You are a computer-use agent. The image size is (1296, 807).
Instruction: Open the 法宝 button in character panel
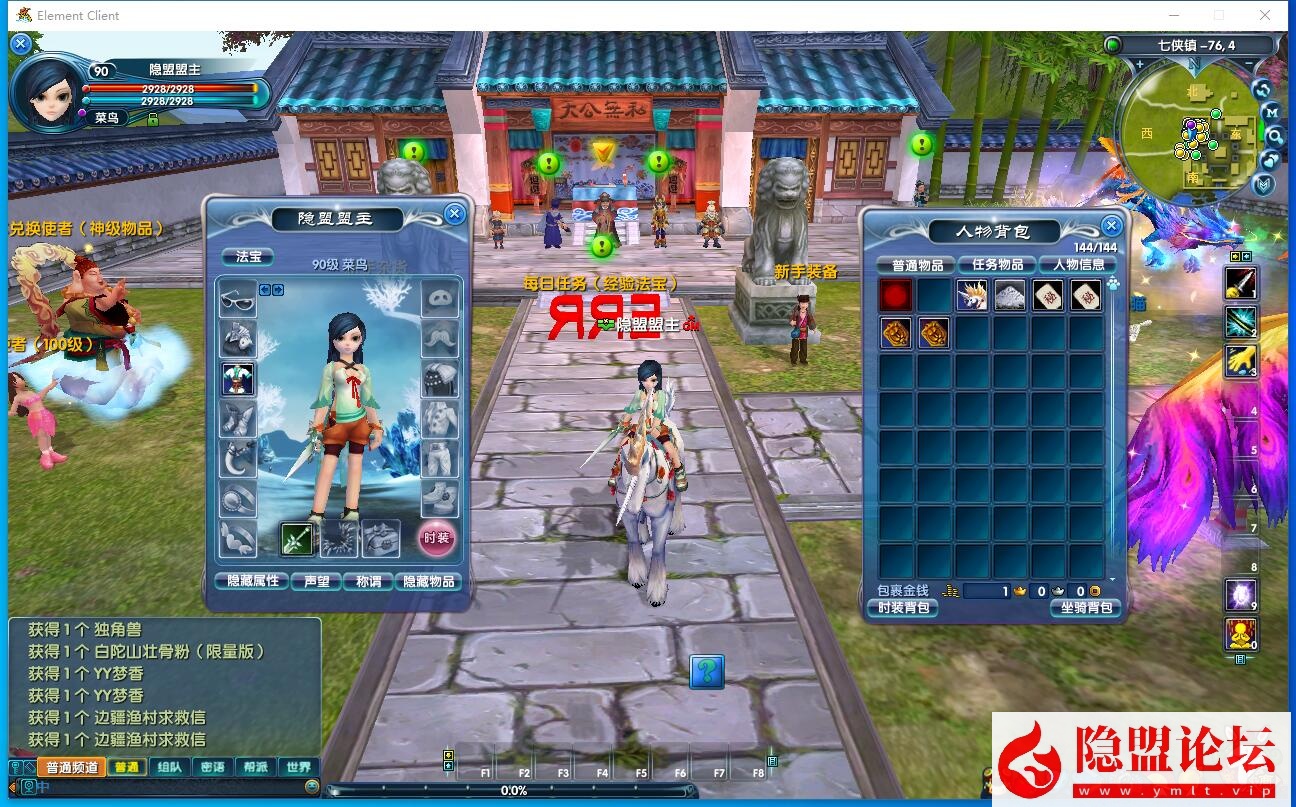tap(248, 257)
